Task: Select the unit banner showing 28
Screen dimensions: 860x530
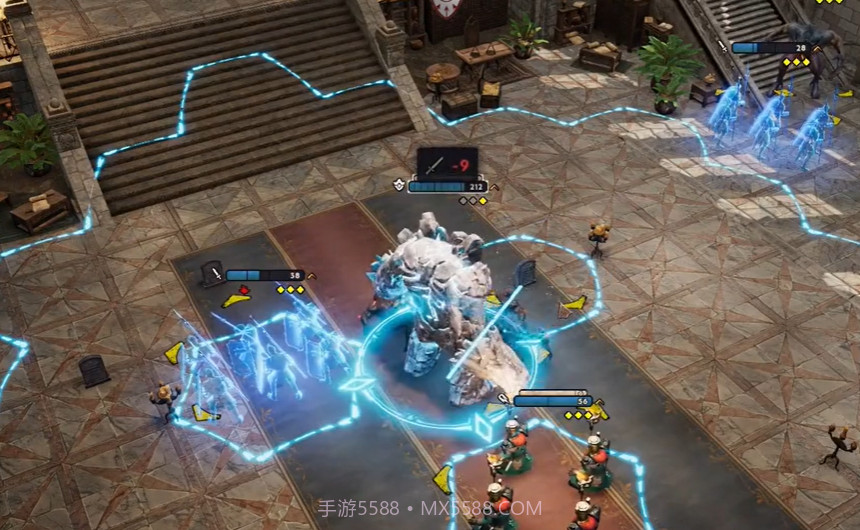Action: (770, 47)
